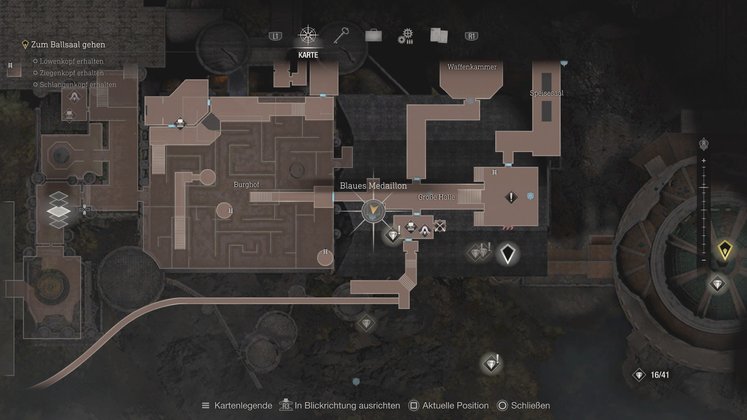Select the Karte compass tab

[308, 37]
